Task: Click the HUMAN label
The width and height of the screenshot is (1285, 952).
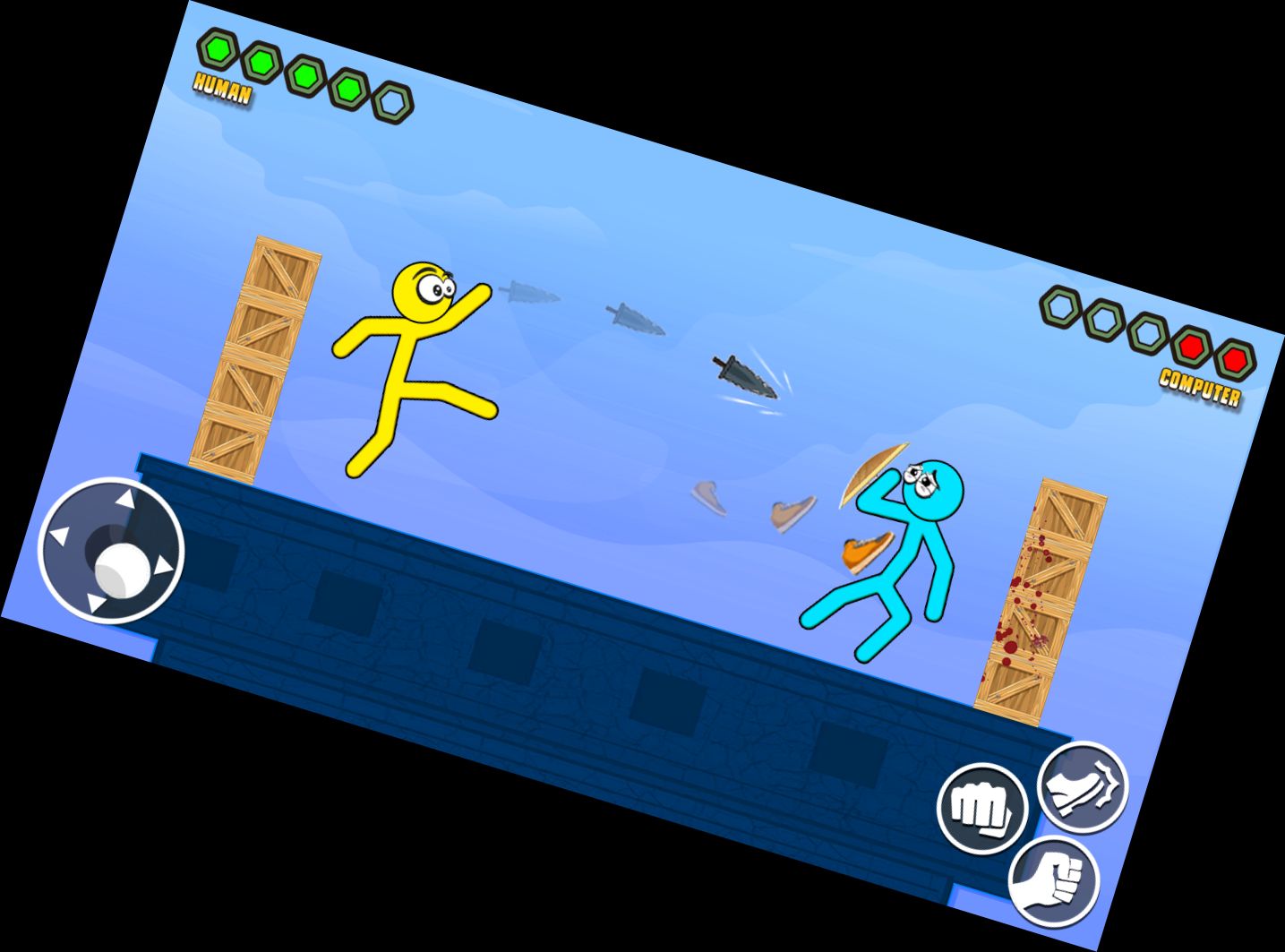Action: pyautogui.click(x=221, y=89)
